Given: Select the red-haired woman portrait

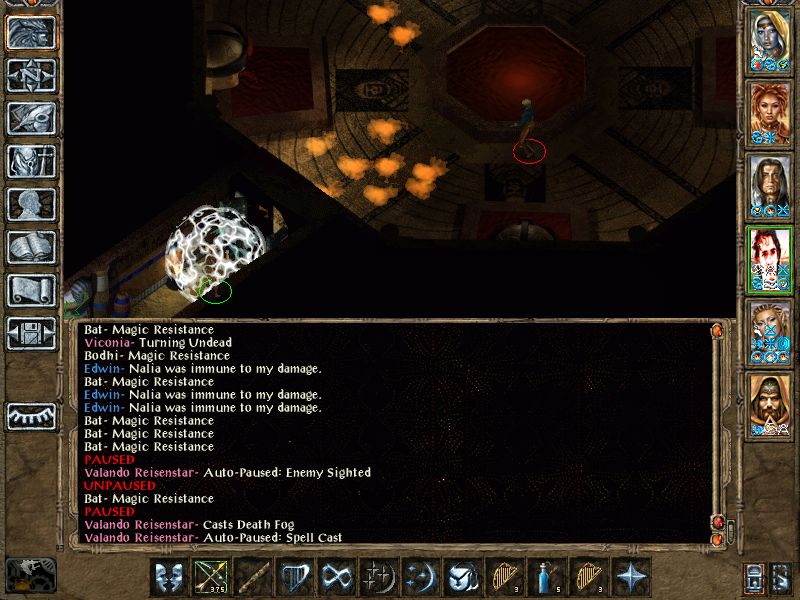Looking at the screenshot, I should point(771,112).
